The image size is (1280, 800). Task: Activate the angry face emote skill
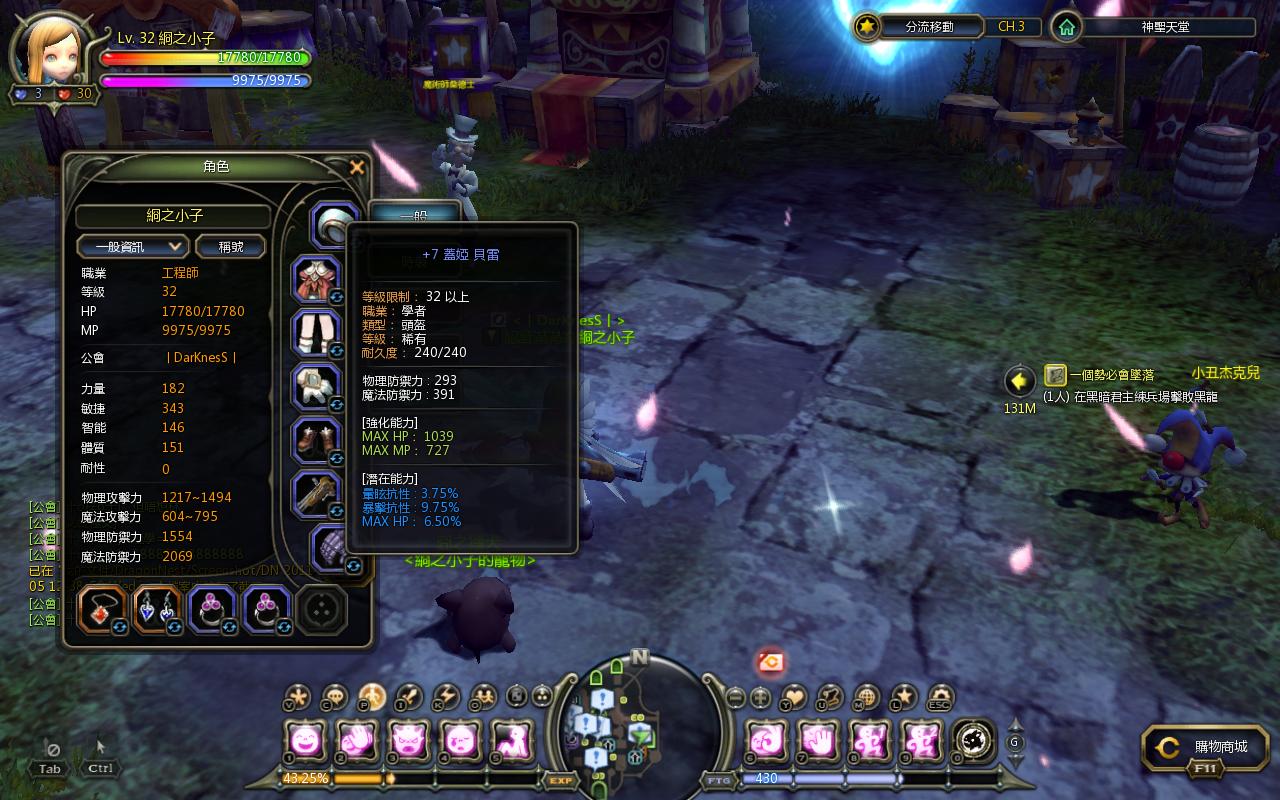[x=407, y=741]
